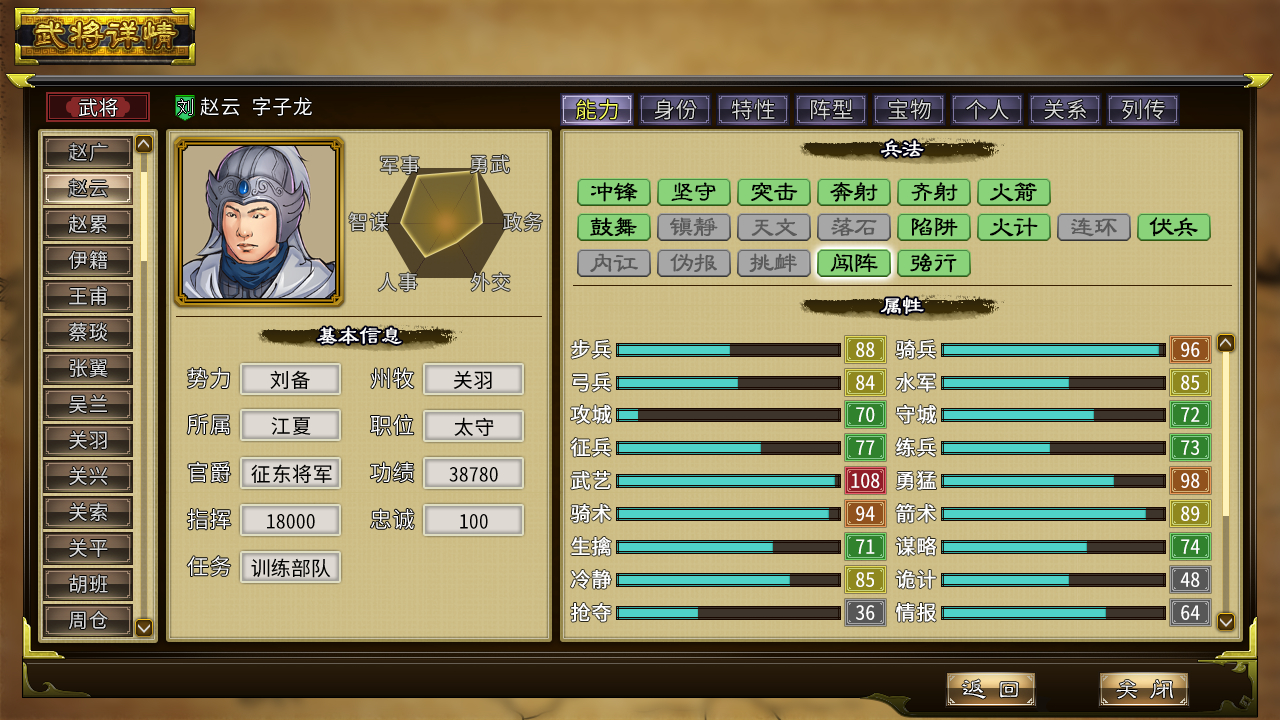Switch to the 身份 tab
The height and width of the screenshot is (720, 1280).
[x=675, y=109]
